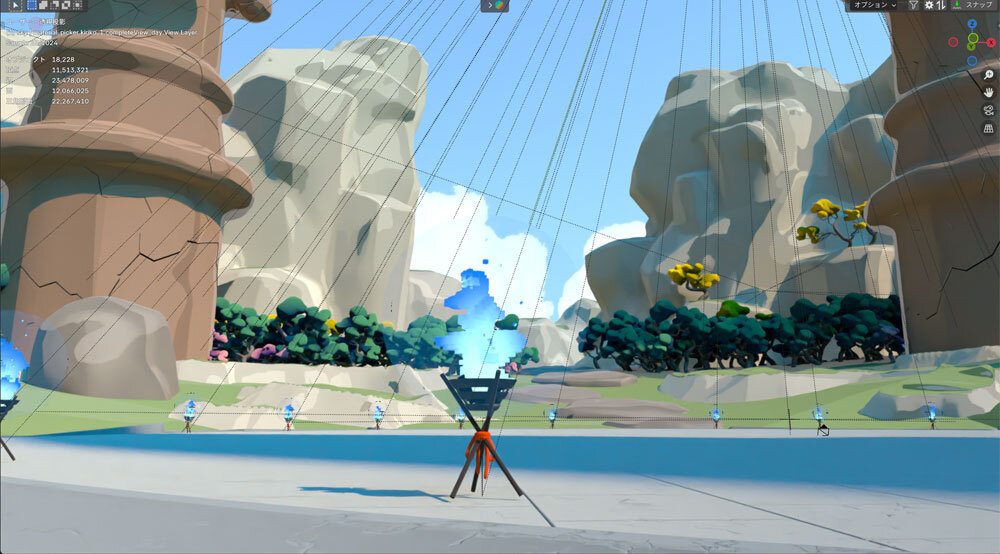Choose the highlighted blue square selection mode
The height and width of the screenshot is (554, 1000).
coord(31,5)
